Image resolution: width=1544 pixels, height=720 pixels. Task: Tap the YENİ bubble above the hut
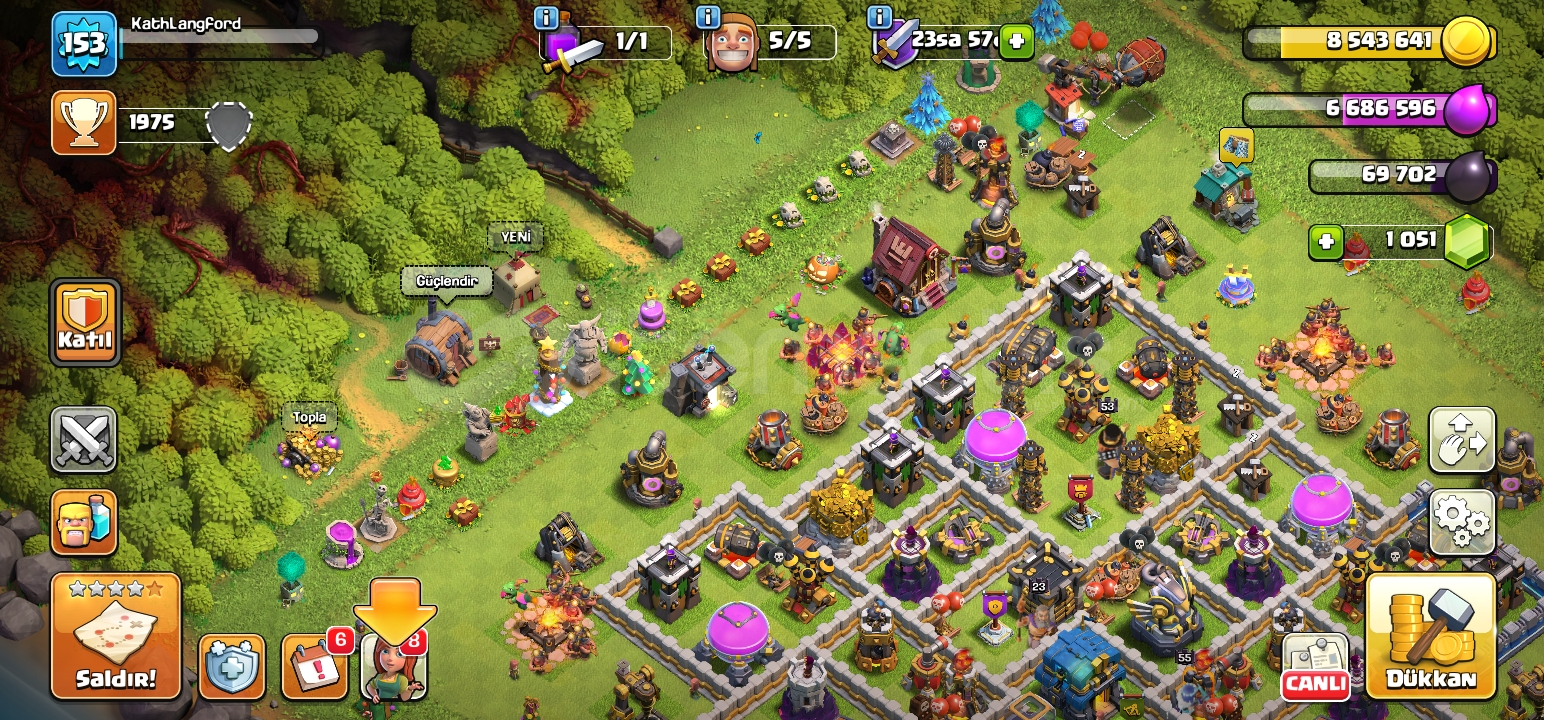(516, 238)
